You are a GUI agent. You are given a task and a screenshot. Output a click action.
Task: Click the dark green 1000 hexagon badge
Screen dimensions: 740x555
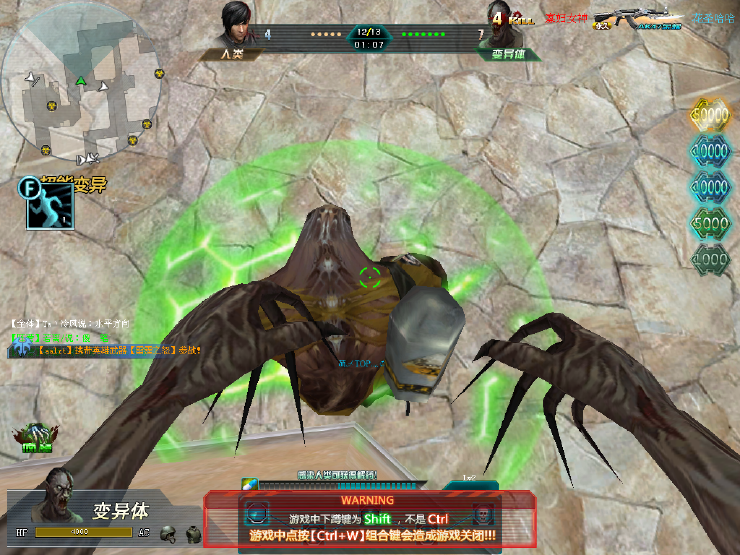coord(711,257)
